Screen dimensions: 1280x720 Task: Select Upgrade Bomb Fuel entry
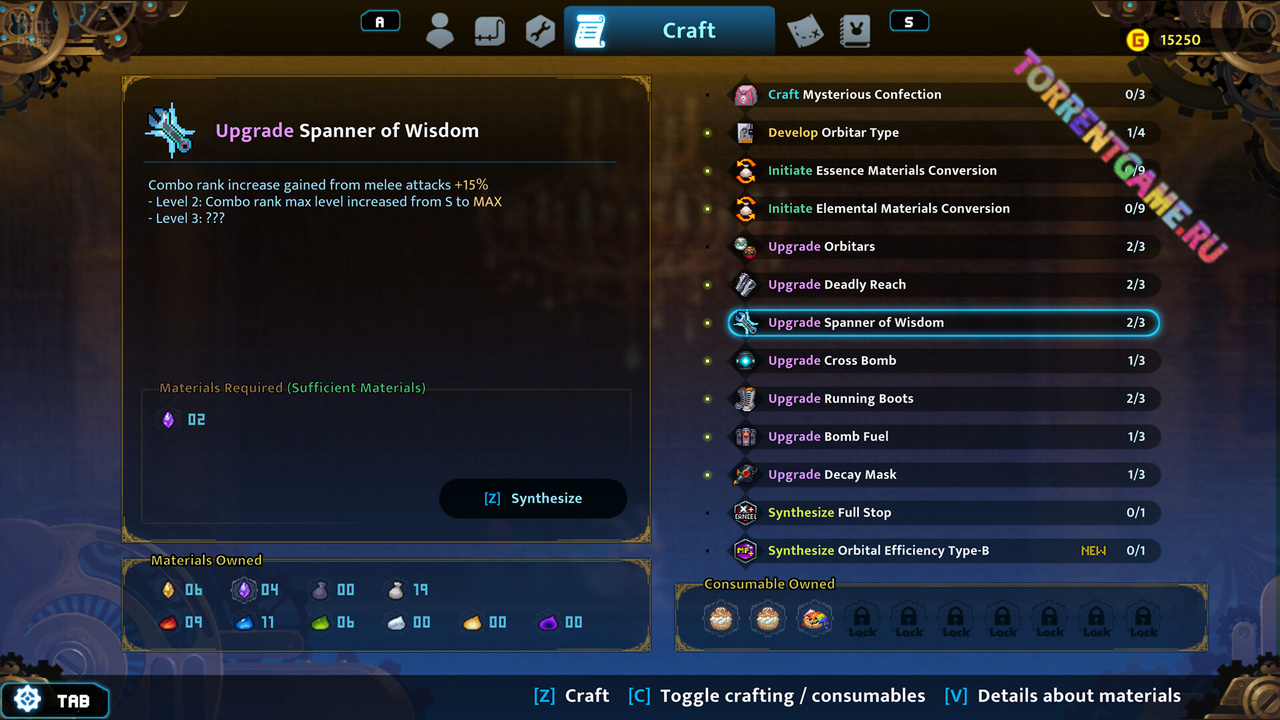click(x=828, y=437)
